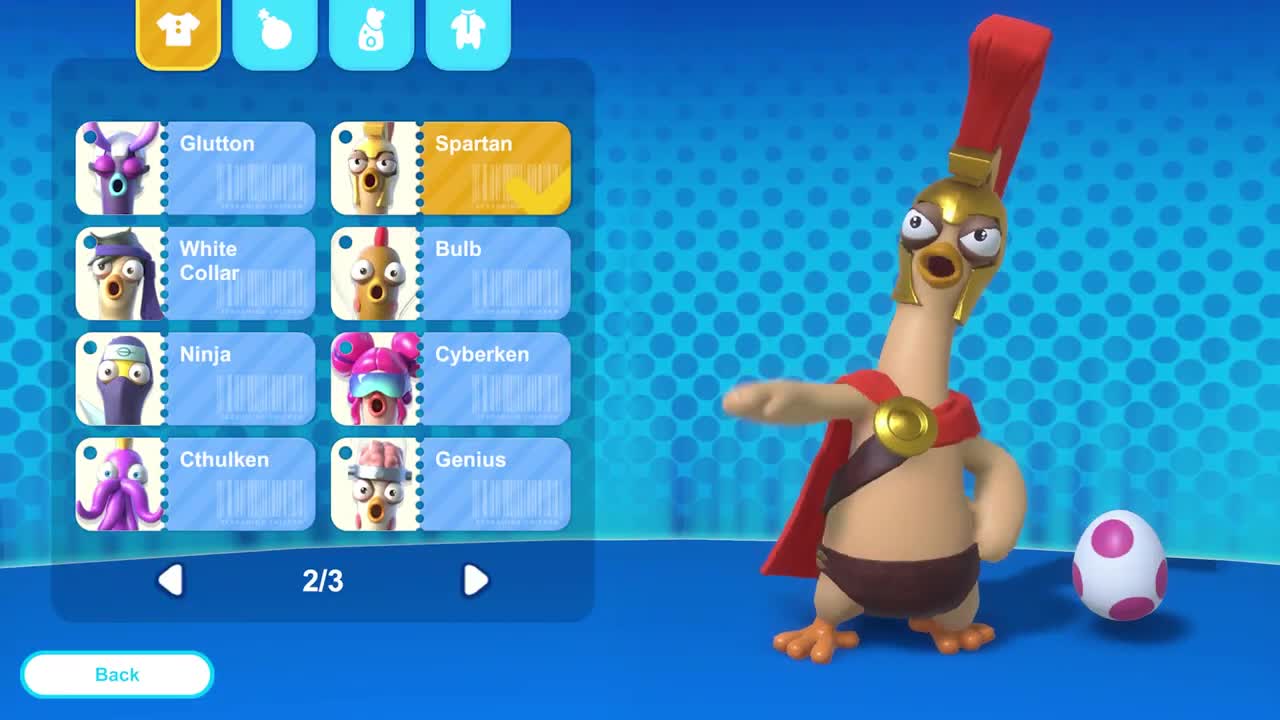Pick the Genius costume
This screenshot has height=720, width=1280.
coord(451,484)
